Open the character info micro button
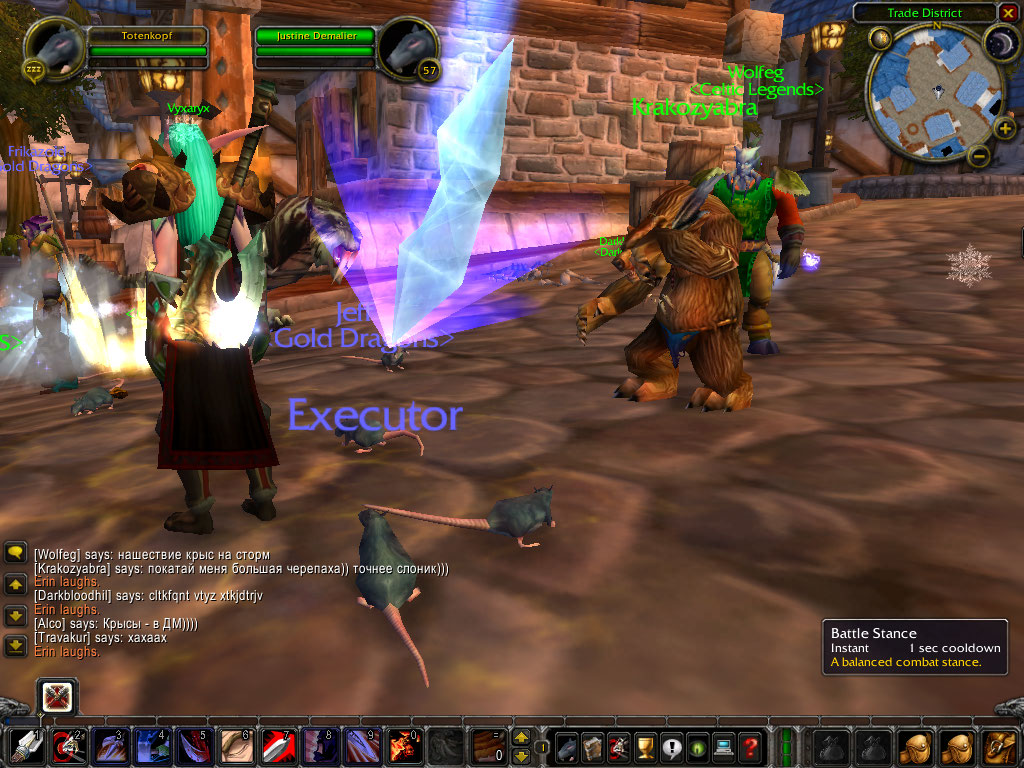Viewport: 1024px width, 768px height. tap(567, 747)
